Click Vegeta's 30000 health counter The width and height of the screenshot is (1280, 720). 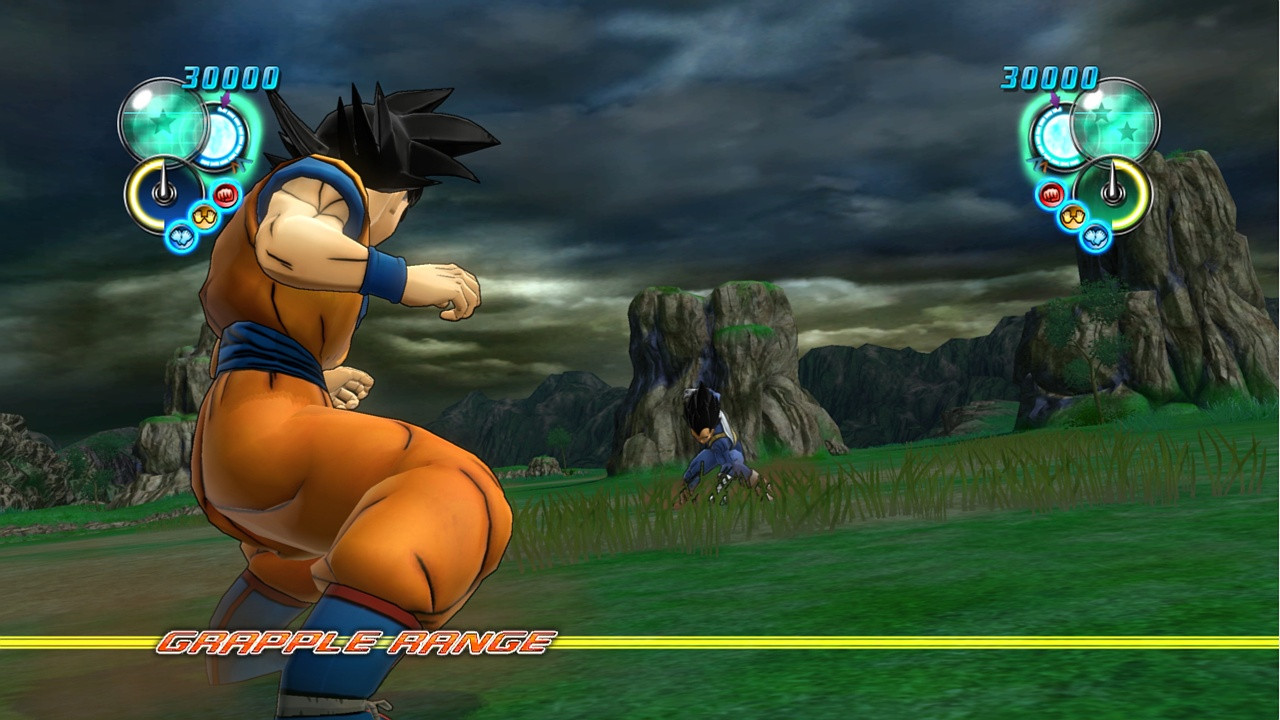(1048, 78)
